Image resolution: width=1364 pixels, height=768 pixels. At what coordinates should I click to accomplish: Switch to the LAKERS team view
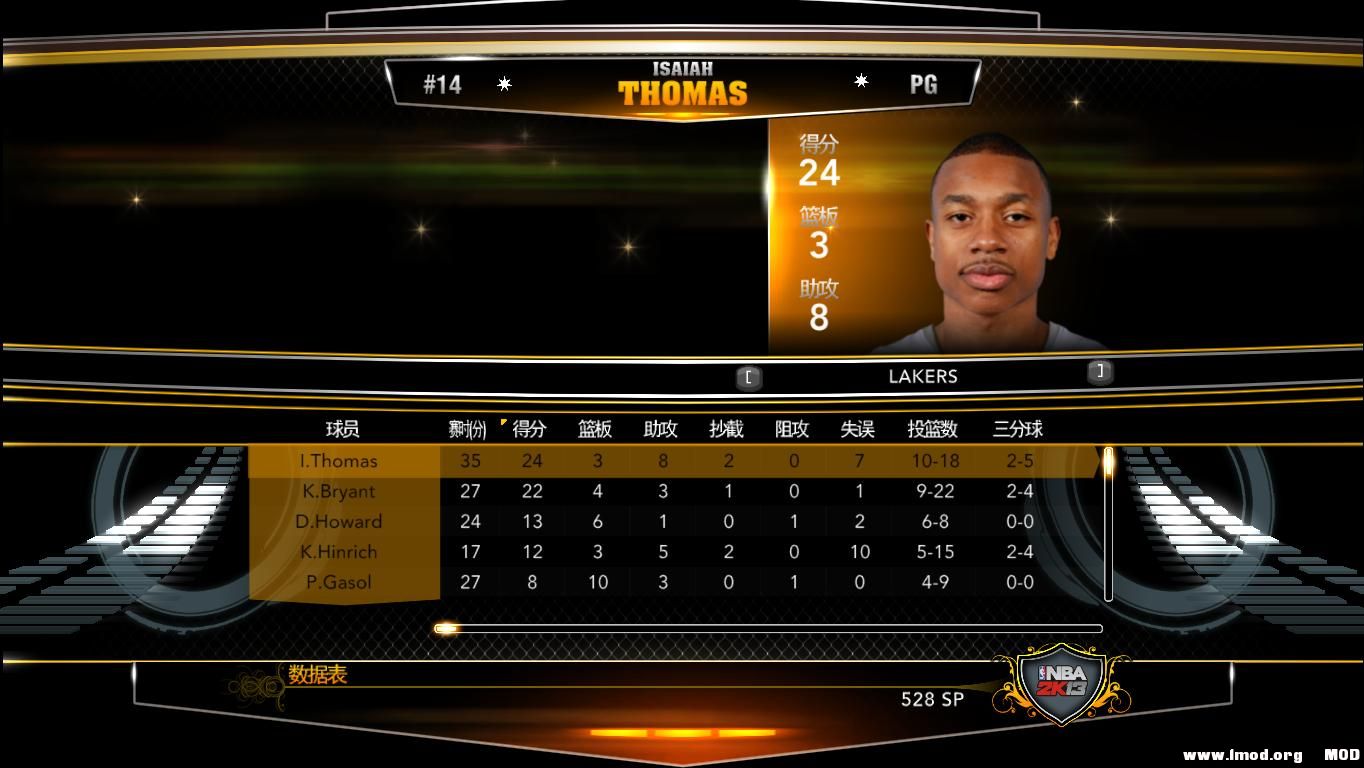(923, 377)
